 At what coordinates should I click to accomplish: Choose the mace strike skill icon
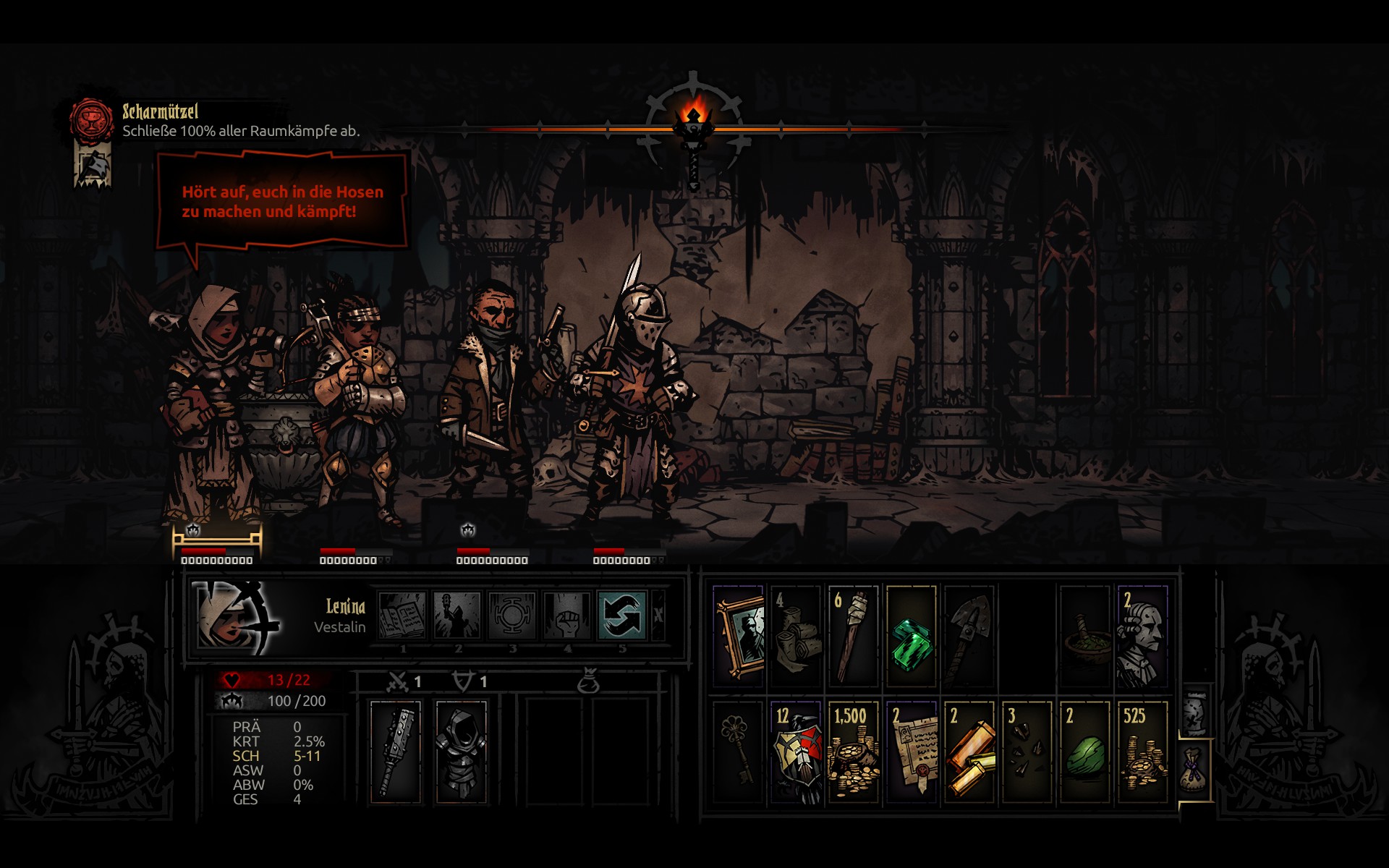click(457, 616)
